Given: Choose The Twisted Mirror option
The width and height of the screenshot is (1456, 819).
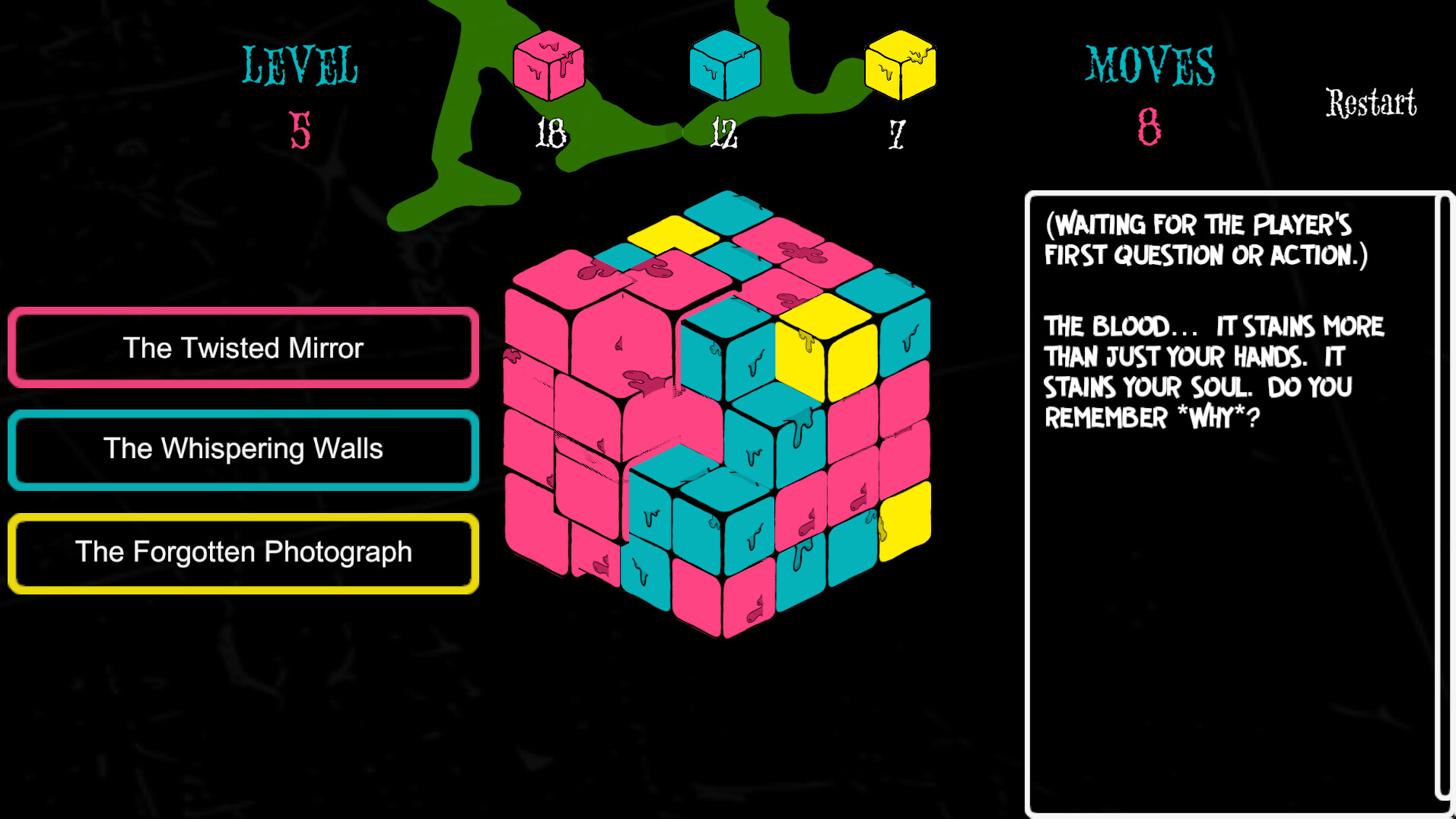Looking at the screenshot, I should coord(243,348).
